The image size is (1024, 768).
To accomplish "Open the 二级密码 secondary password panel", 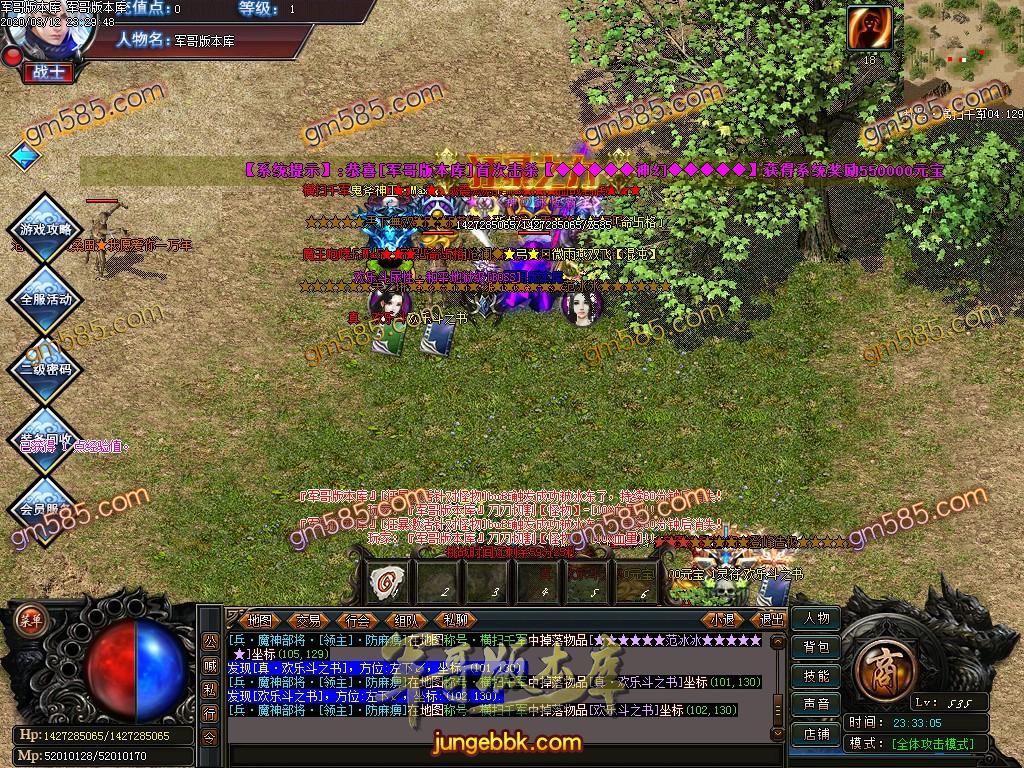I will 46,369.
